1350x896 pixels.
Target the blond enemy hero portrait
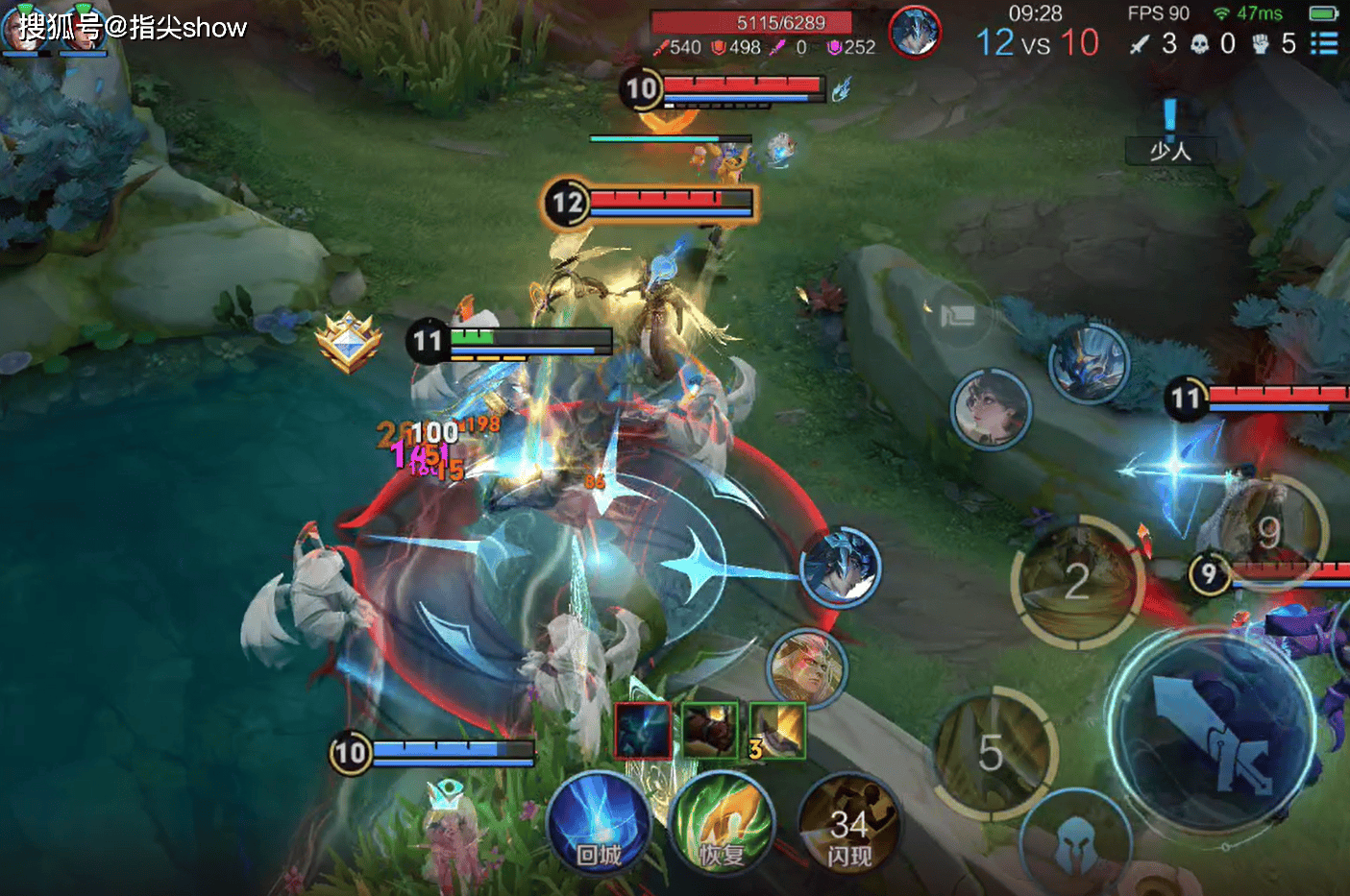point(808,666)
